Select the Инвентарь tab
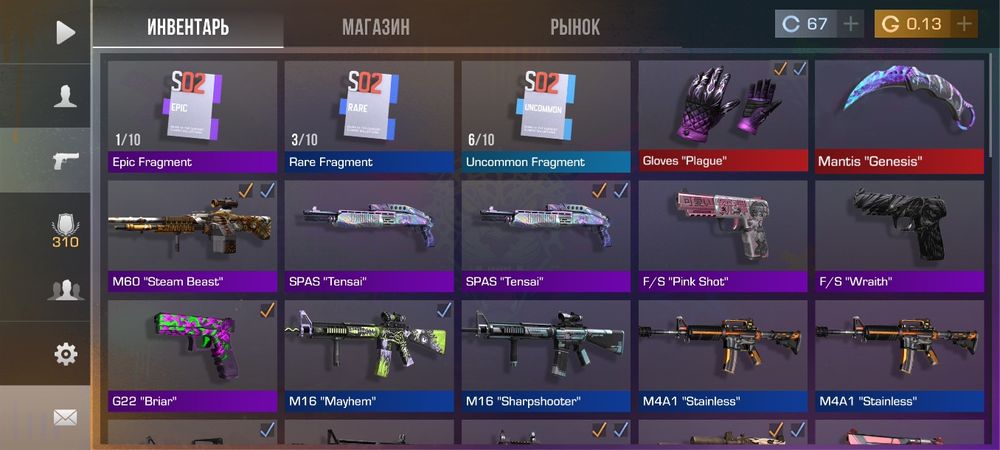Image resolution: width=1000 pixels, height=450 pixels. click(x=188, y=27)
